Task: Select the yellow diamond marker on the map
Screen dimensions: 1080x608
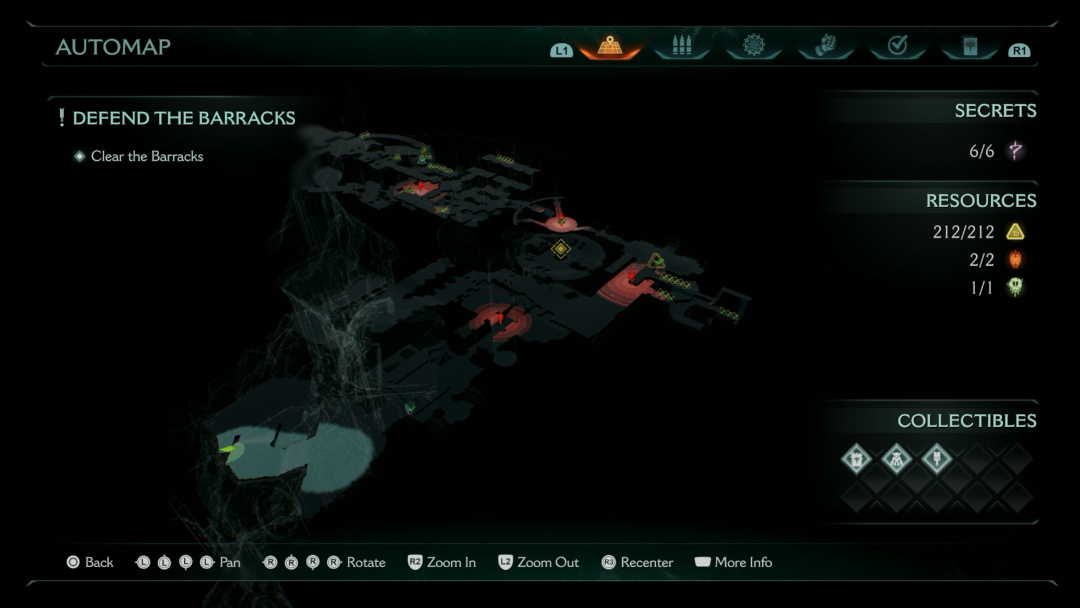Action: click(561, 248)
